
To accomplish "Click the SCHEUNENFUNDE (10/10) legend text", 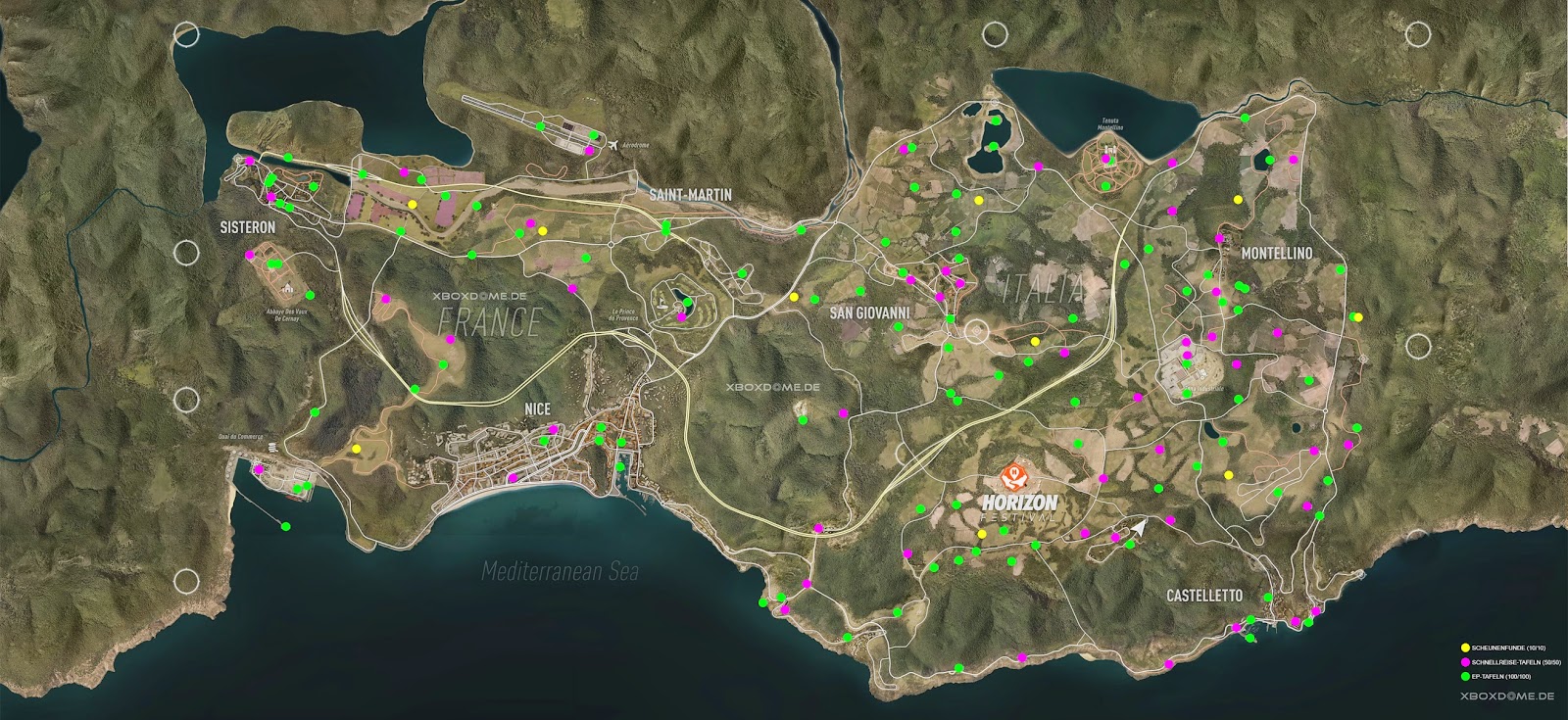I will click(1509, 648).
